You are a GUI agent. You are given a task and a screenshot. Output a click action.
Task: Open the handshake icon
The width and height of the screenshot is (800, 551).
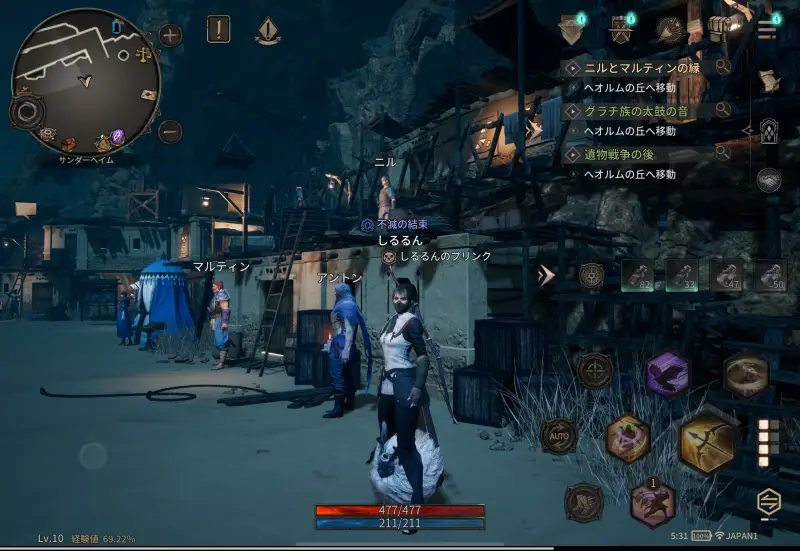(x=768, y=179)
